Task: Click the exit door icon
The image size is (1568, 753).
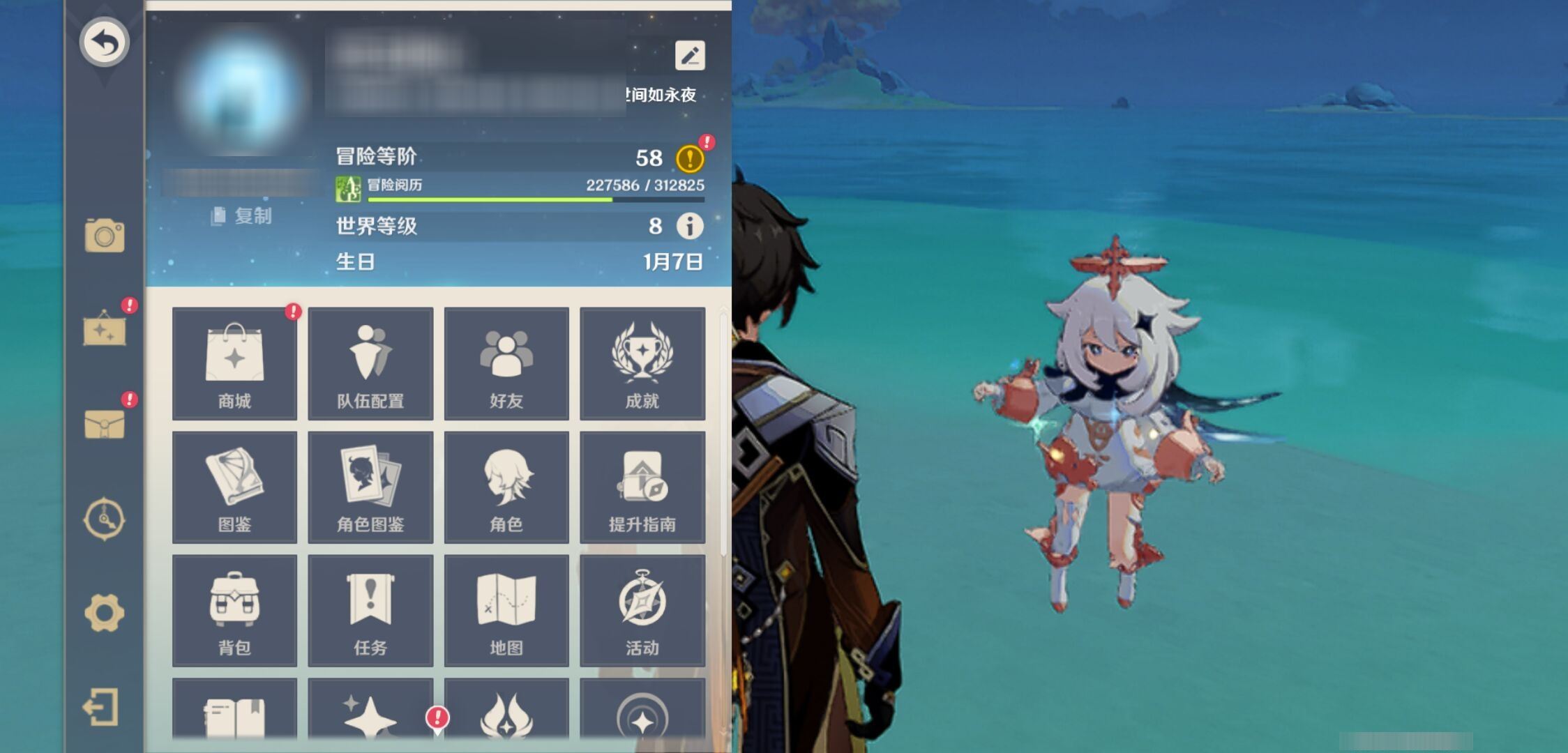Action: [x=102, y=708]
